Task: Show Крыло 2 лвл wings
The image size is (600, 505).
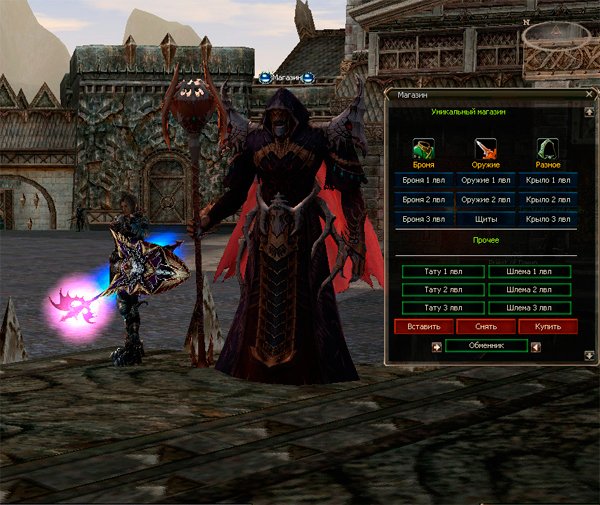Action: [x=548, y=199]
